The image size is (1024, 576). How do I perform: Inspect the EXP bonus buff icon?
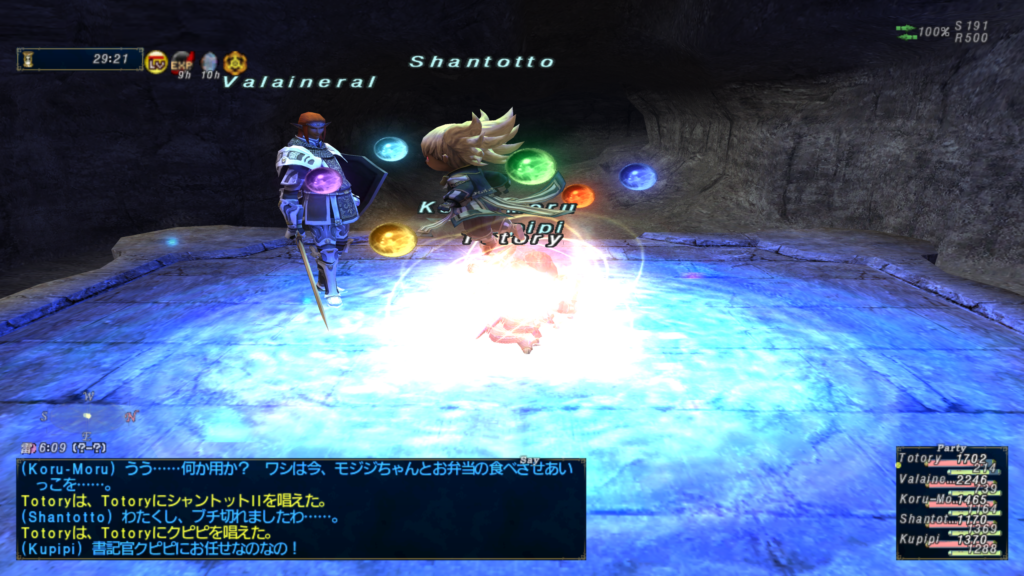[181, 62]
